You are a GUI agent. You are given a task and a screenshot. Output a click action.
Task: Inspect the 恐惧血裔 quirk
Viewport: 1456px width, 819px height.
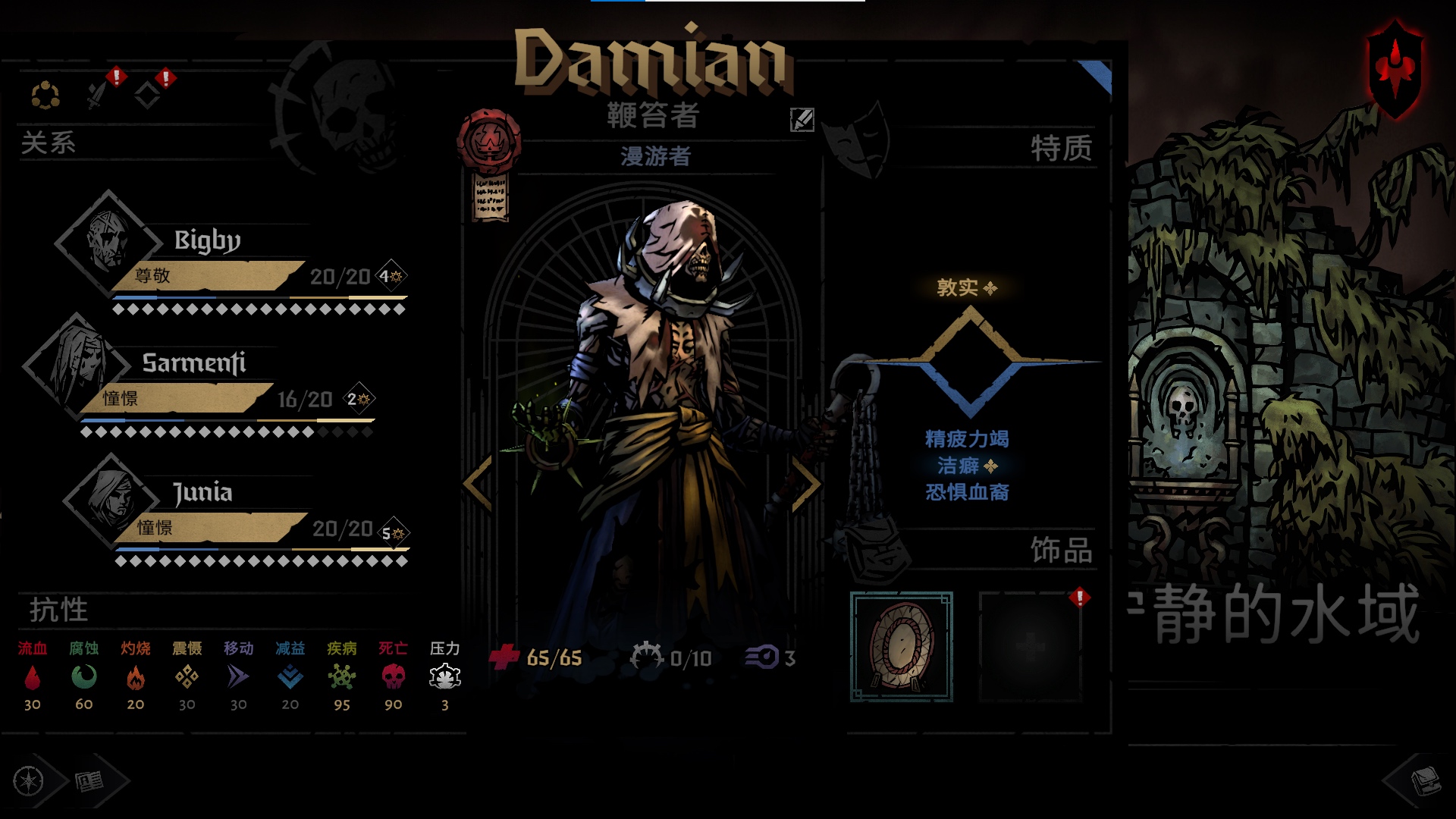point(966,492)
